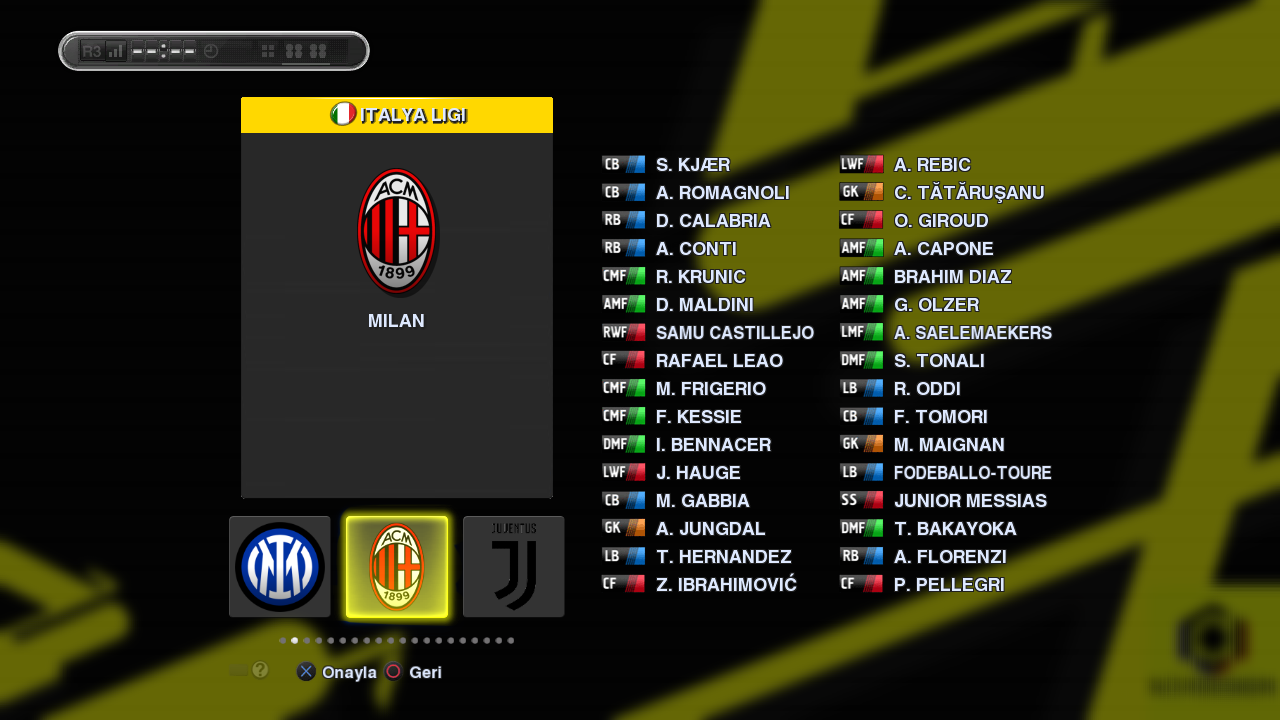The image size is (1280, 720).
Task: Click the Geri back option
Action: [x=425, y=672]
